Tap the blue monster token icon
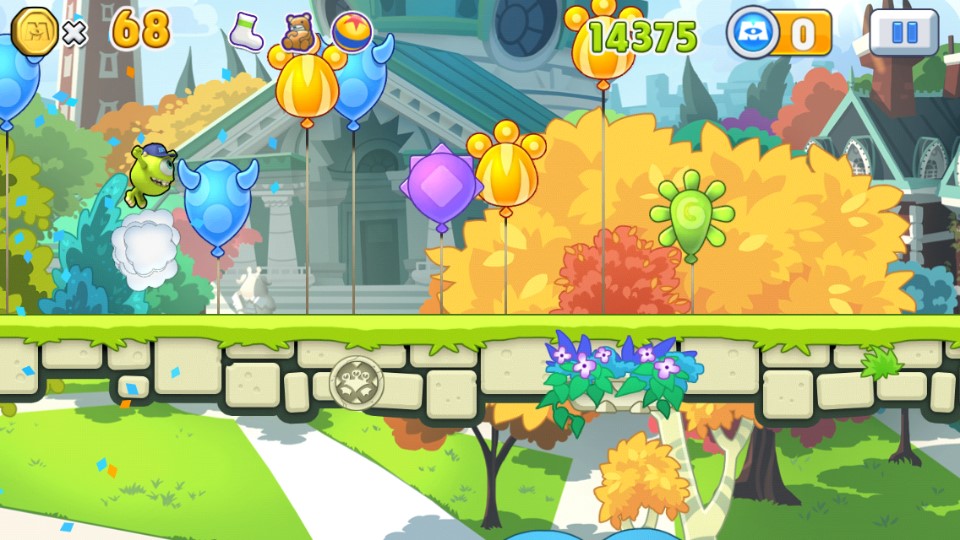 tap(752, 33)
